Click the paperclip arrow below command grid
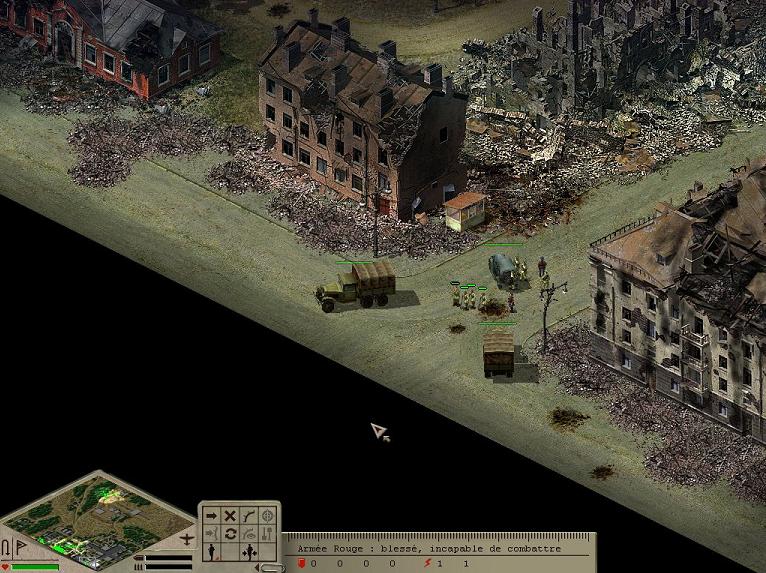The width and height of the screenshot is (766, 573). click(x=268, y=567)
